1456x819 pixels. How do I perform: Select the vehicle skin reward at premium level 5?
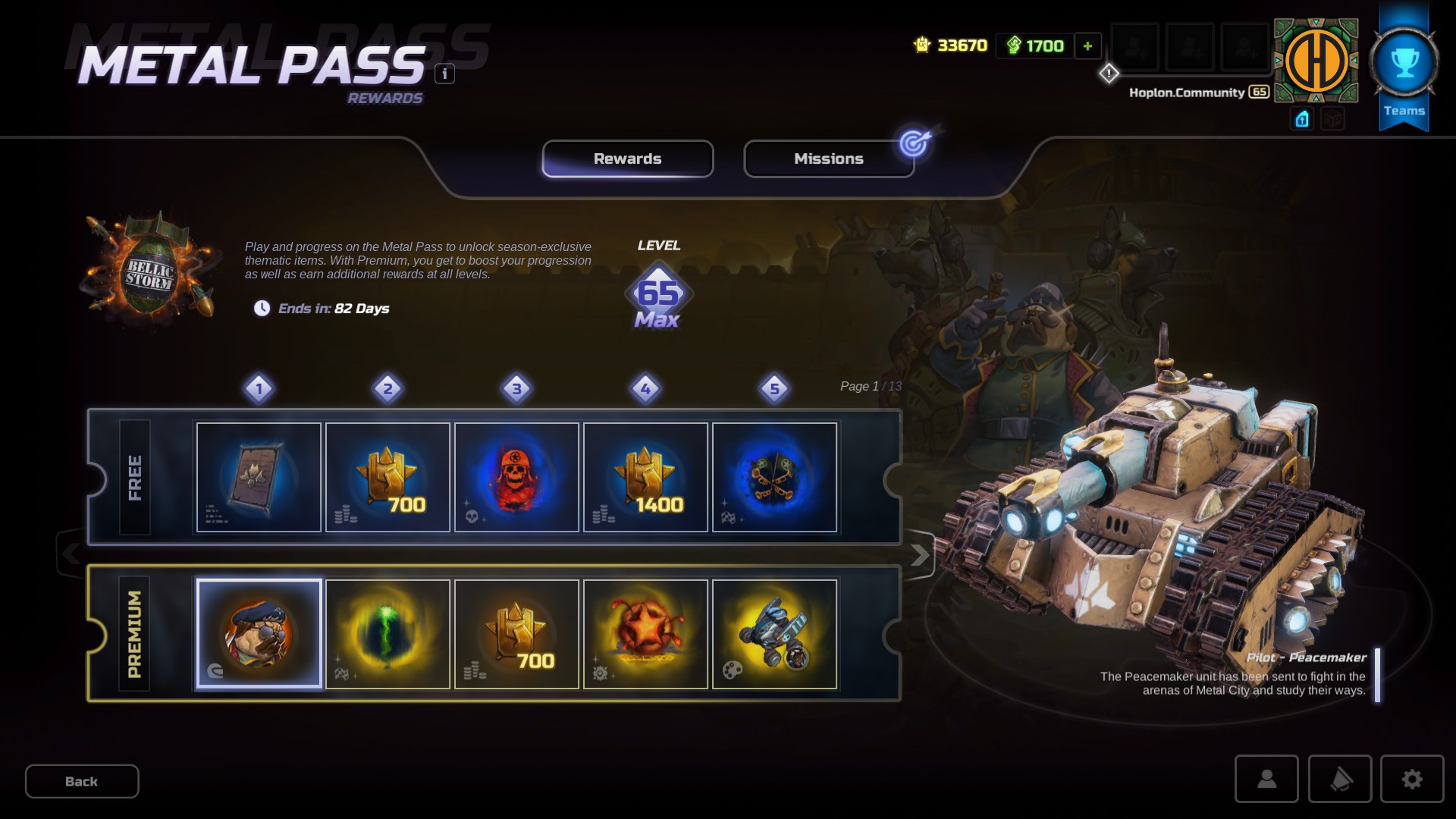coord(775,633)
